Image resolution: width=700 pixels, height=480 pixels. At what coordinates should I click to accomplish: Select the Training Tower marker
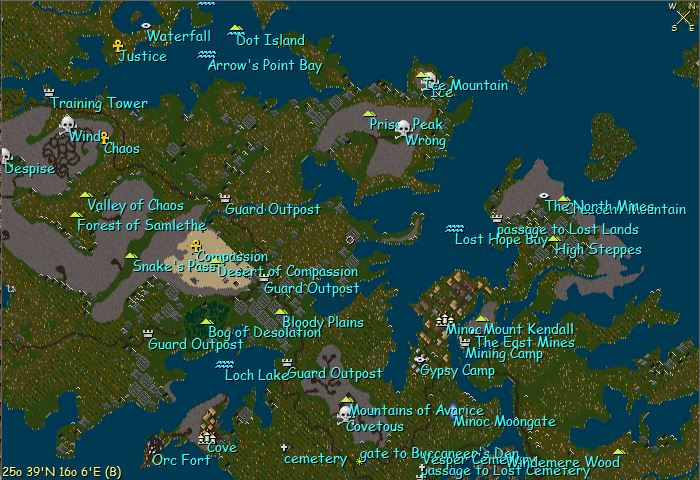pyautogui.click(x=49, y=92)
